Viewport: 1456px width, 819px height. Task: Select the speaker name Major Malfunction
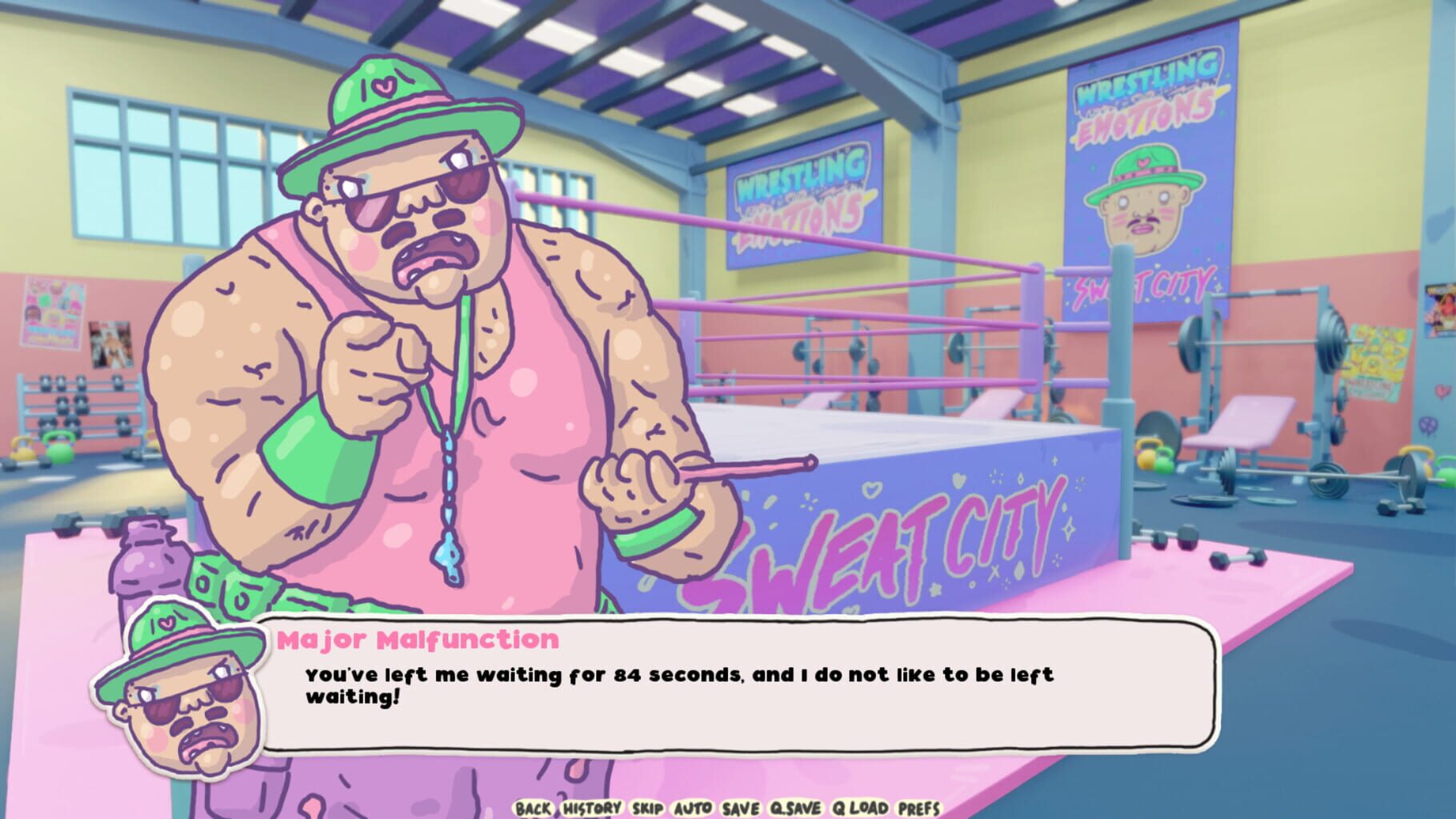[x=417, y=638]
